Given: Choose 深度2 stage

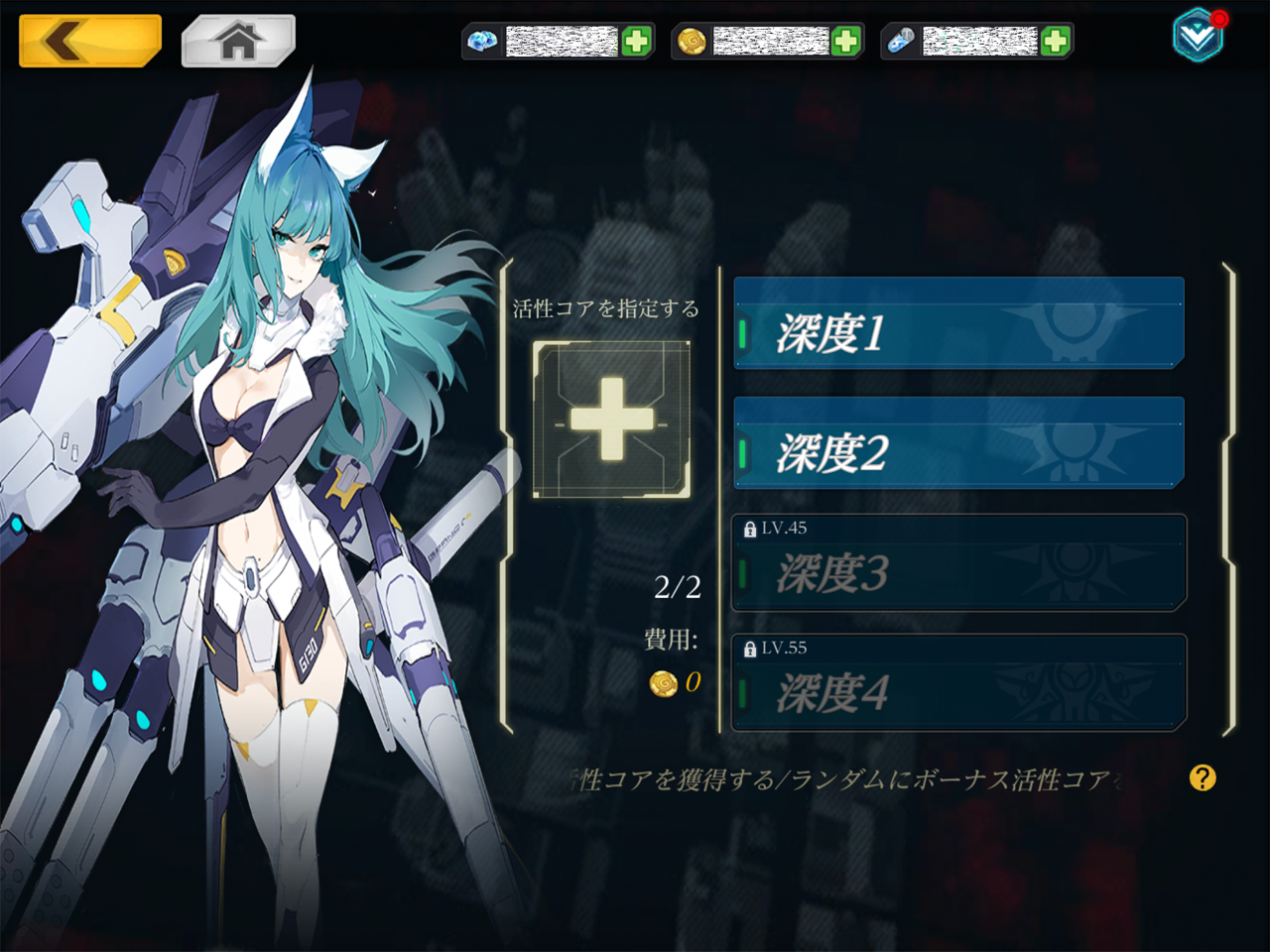Looking at the screenshot, I should (x=958, y=443).
